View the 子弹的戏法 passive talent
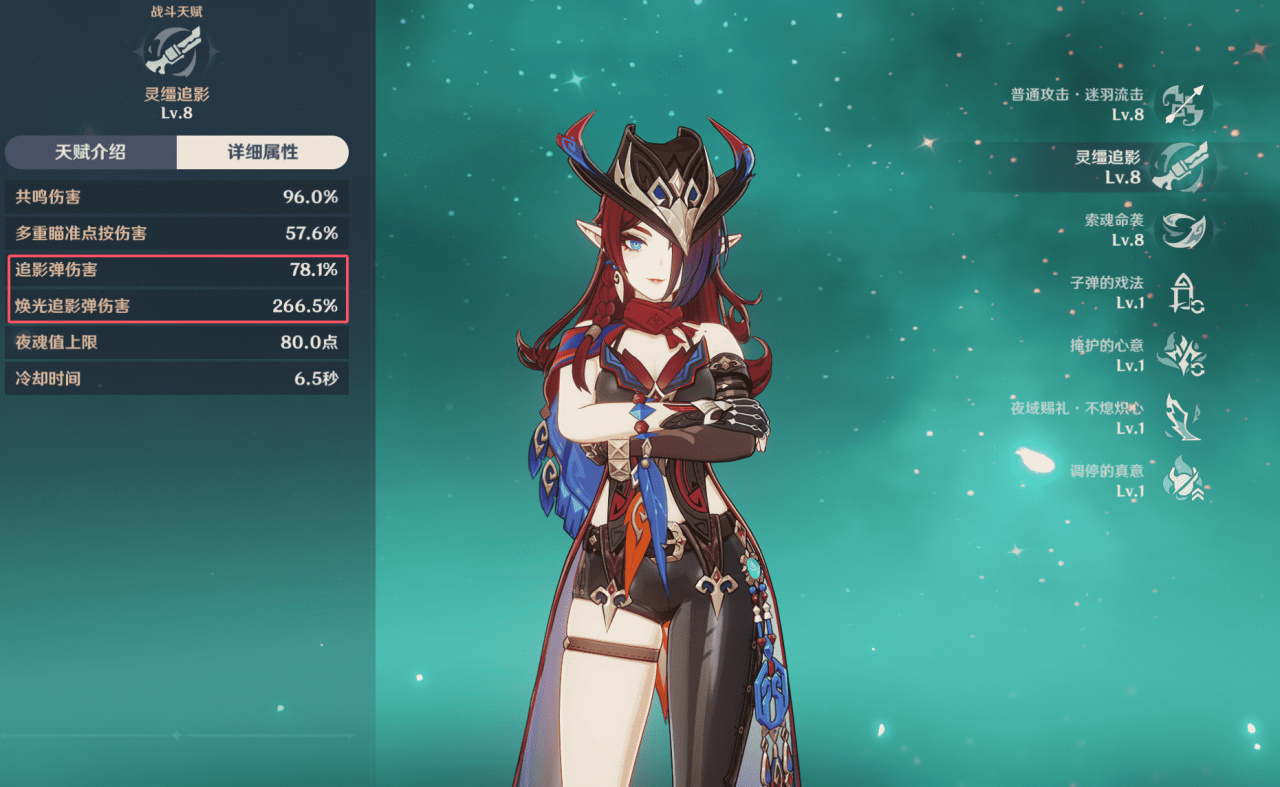Screen dimensions: 1280x787 pyautogui.click(x=1185, y=293)
